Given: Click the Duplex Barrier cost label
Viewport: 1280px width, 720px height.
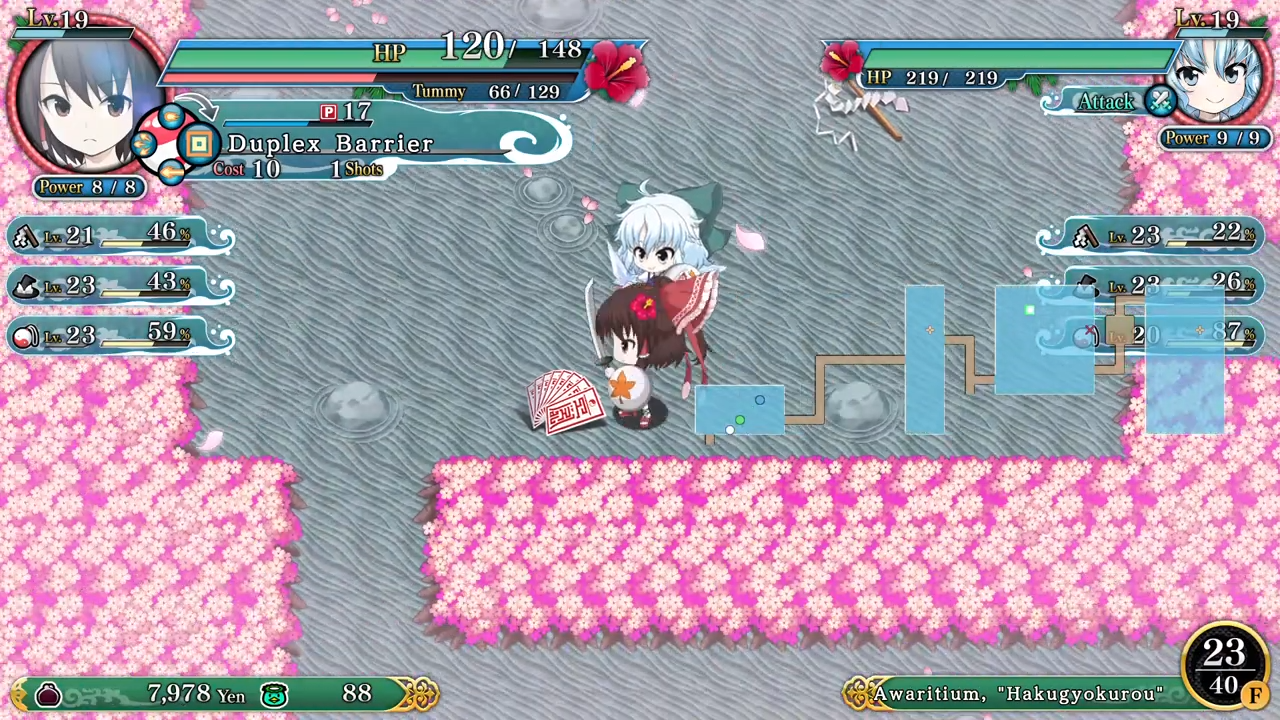Looking at the screenshot, I should pyautogui.click(x=245, y=169).
